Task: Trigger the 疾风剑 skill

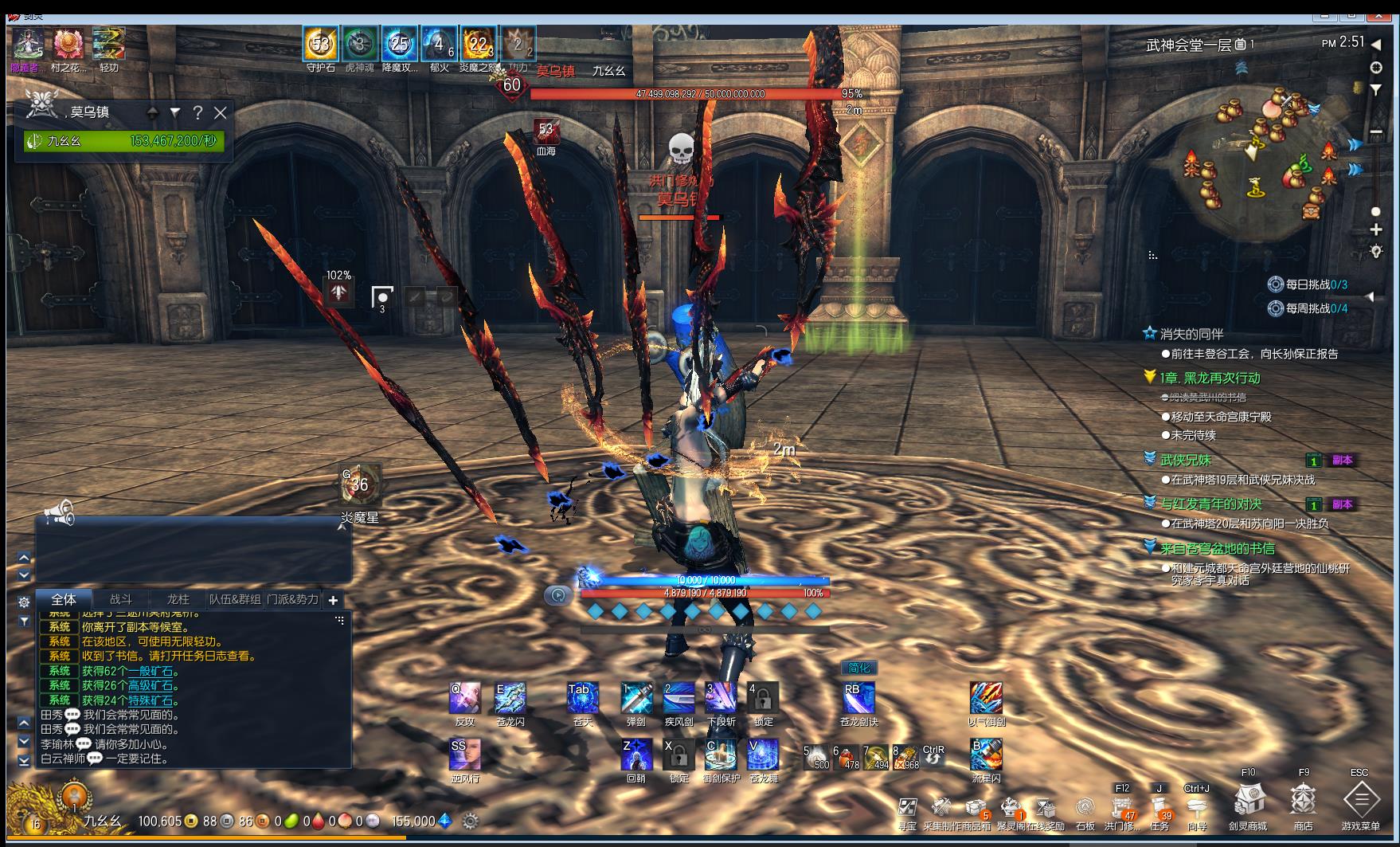Action: pyautogui.click(x=678, y=698)
